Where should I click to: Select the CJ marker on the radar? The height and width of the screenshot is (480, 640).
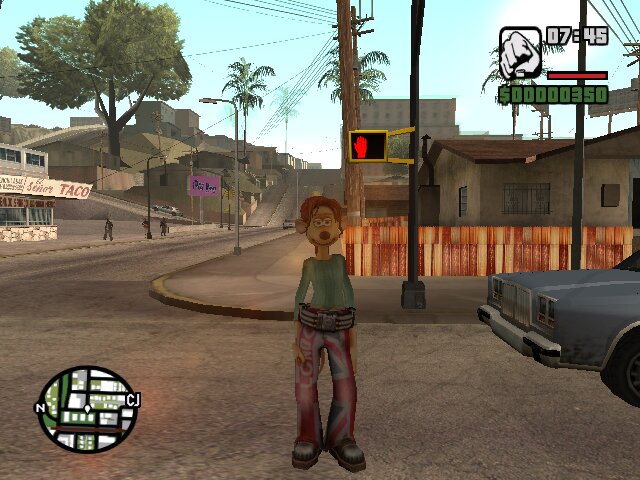pyautogui.click(x=133, y=401)
